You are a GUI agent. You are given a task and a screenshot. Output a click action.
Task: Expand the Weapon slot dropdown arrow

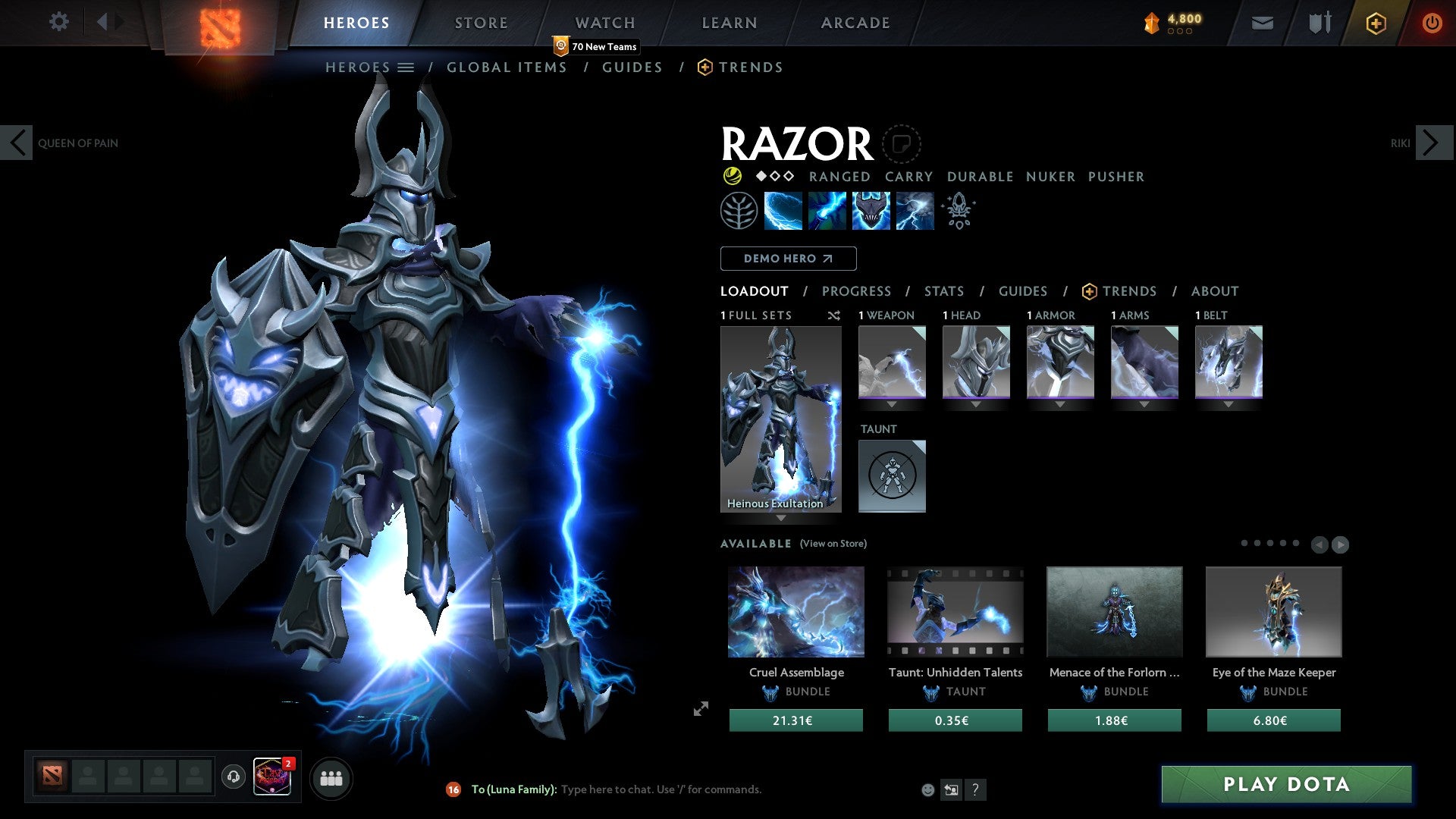892,405
